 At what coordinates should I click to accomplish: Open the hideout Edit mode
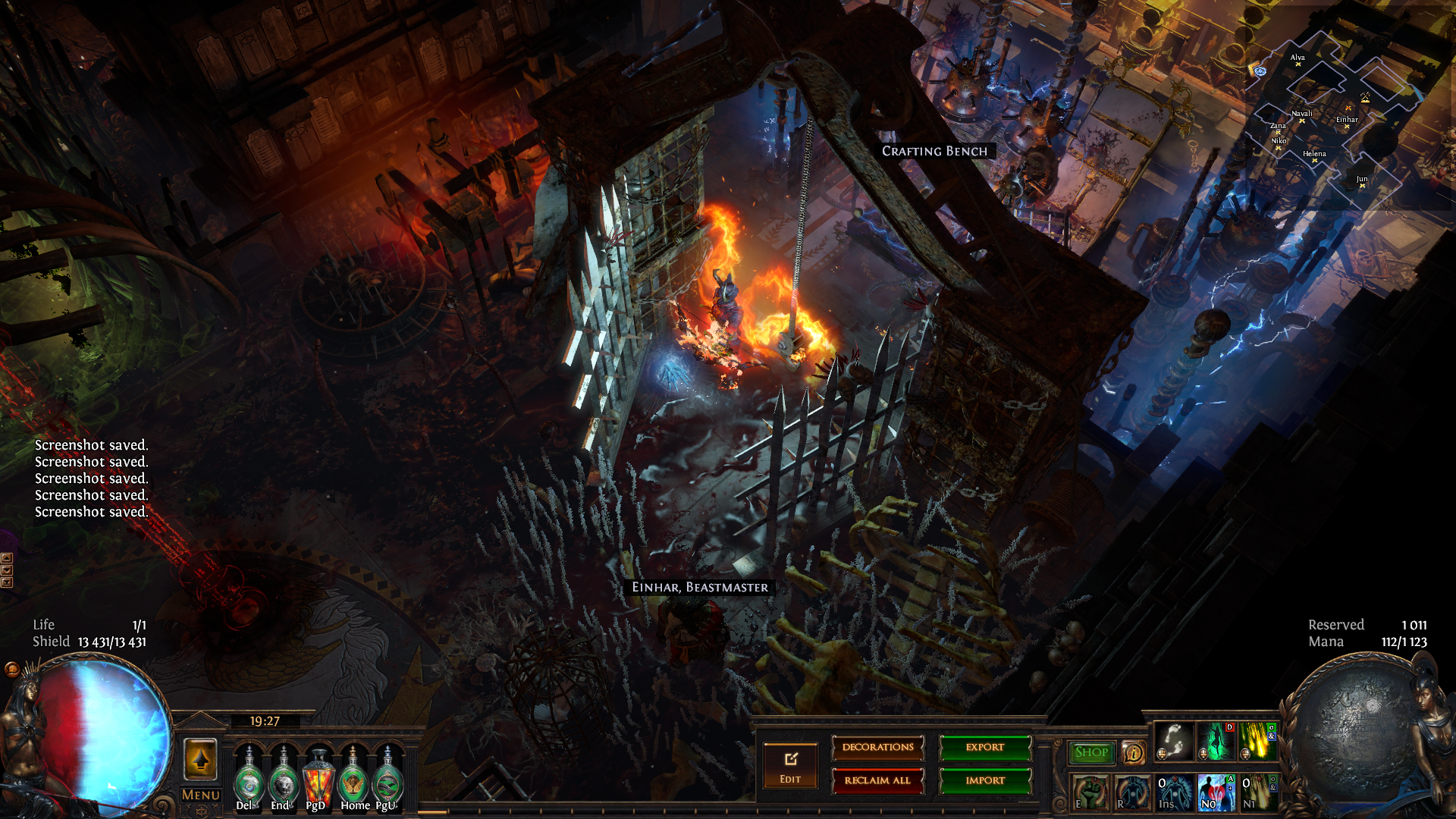tap(790, 766)
